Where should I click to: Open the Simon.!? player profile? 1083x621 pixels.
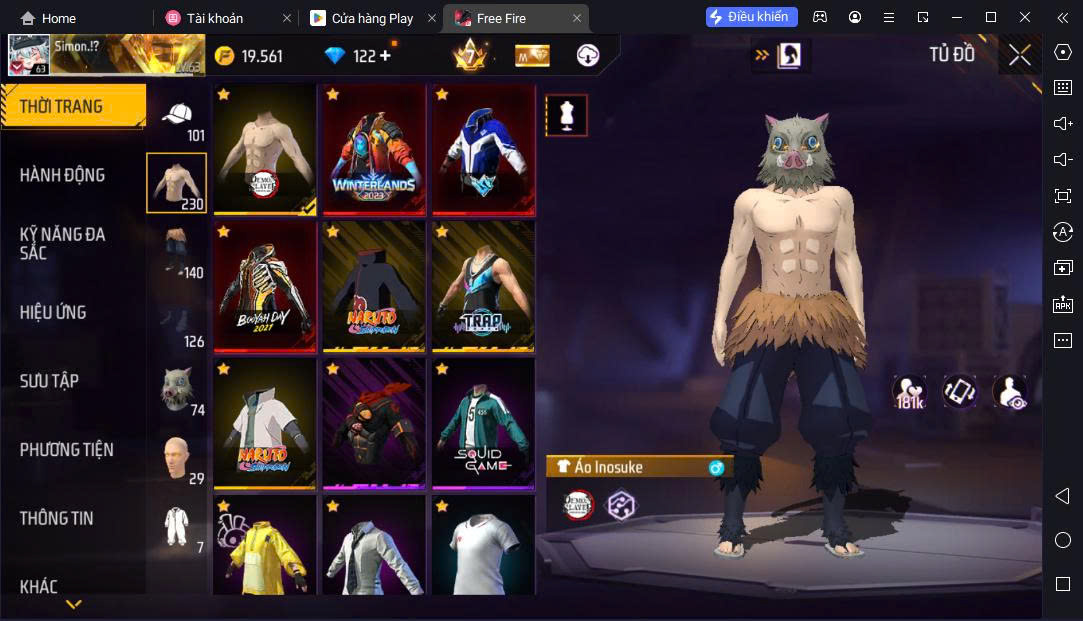point(105,55)
